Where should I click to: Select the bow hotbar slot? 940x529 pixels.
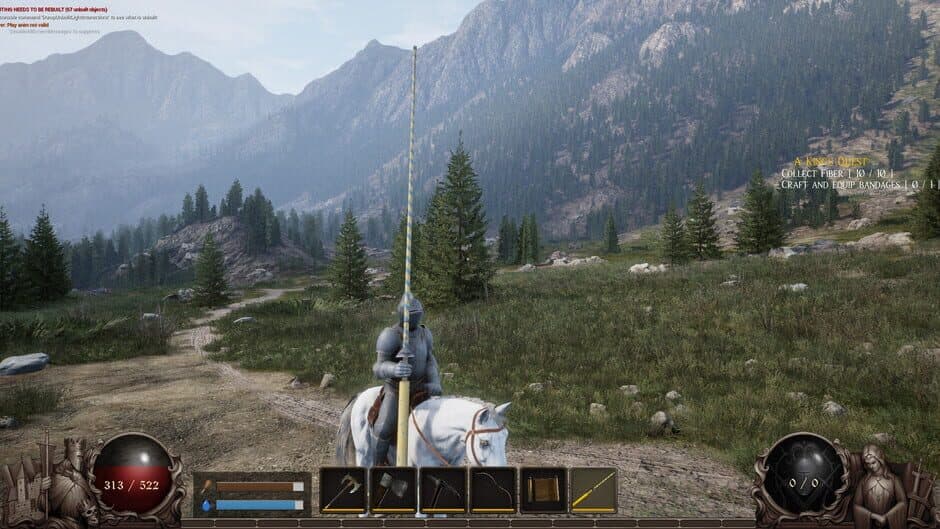point(493,489)
